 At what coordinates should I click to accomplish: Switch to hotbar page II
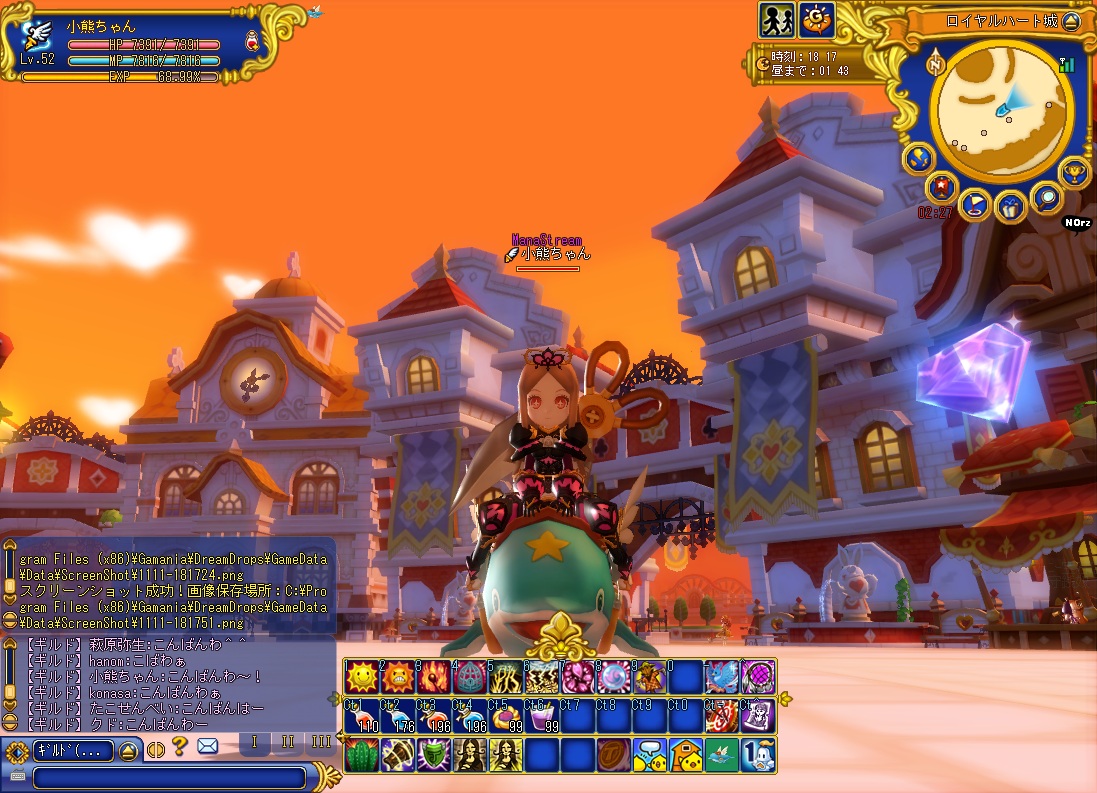click(288, 742)
